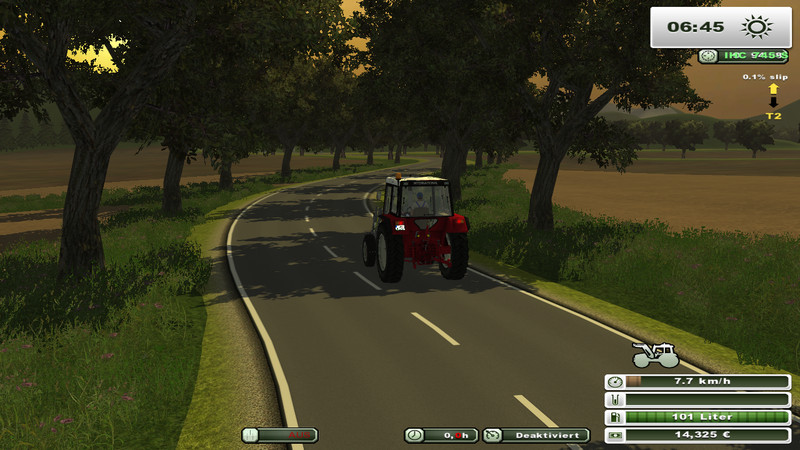Click the operating hours clock icon

click(414, 435)
